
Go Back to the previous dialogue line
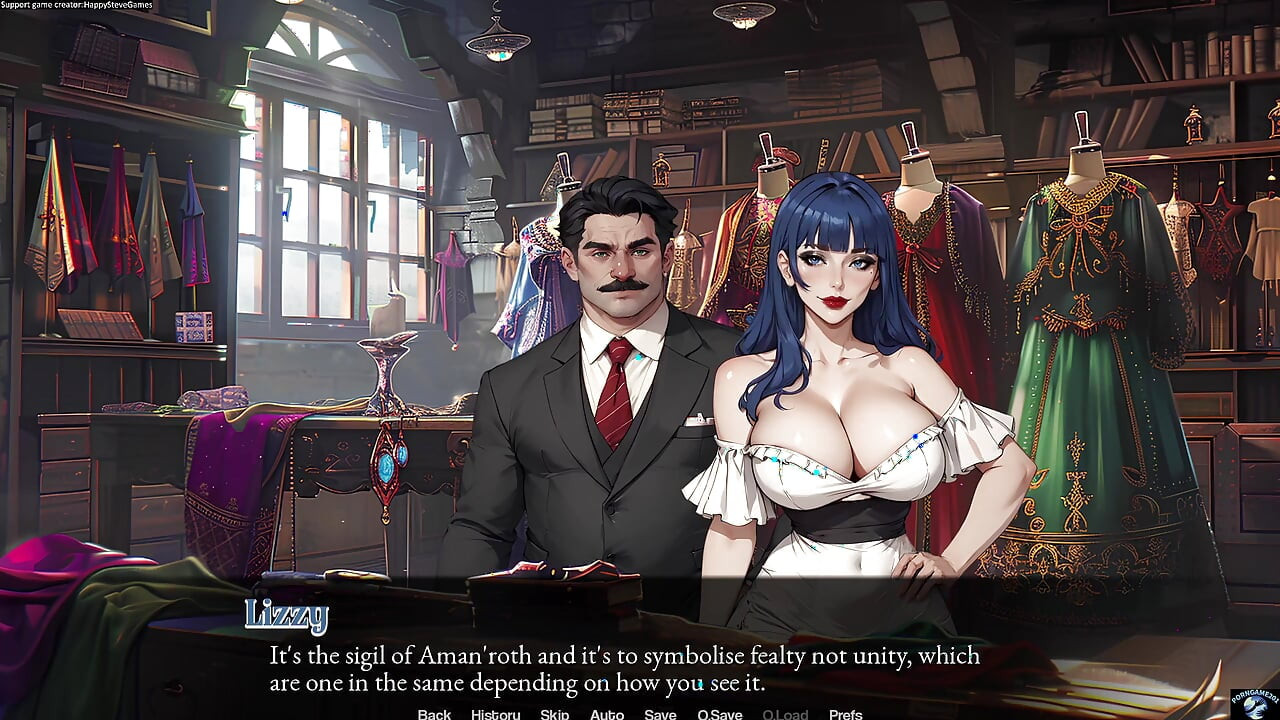(x=433, y=714)
